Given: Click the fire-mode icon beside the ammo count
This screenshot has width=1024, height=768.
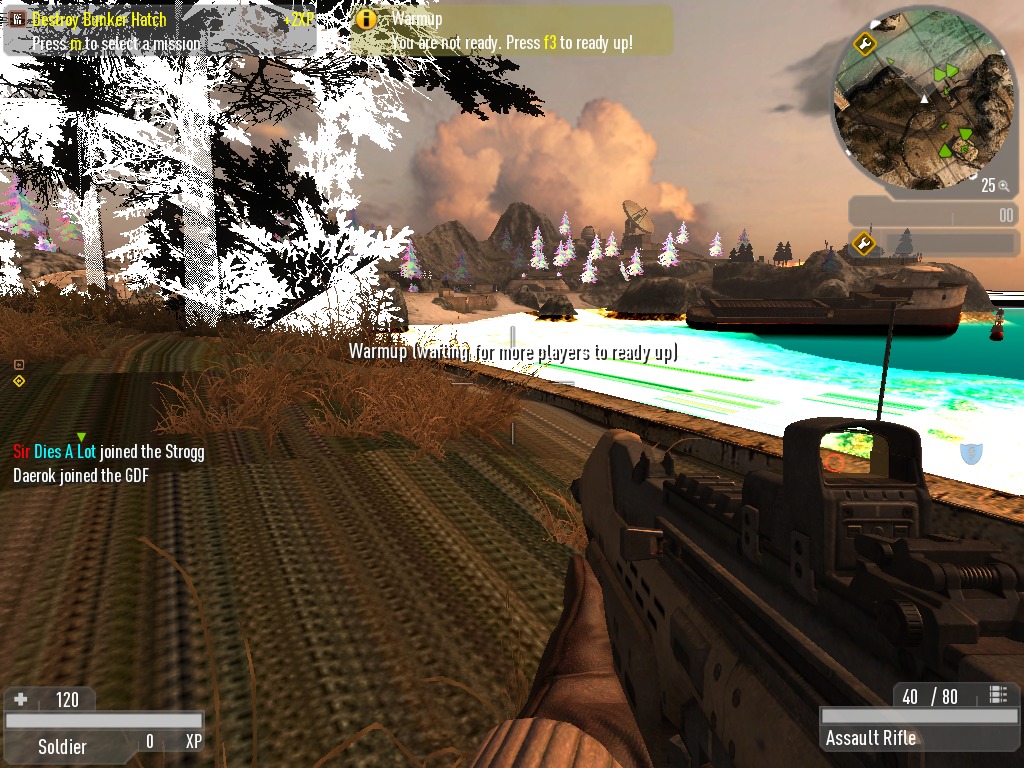Looking at the screenshot, I should click(997, 695).
